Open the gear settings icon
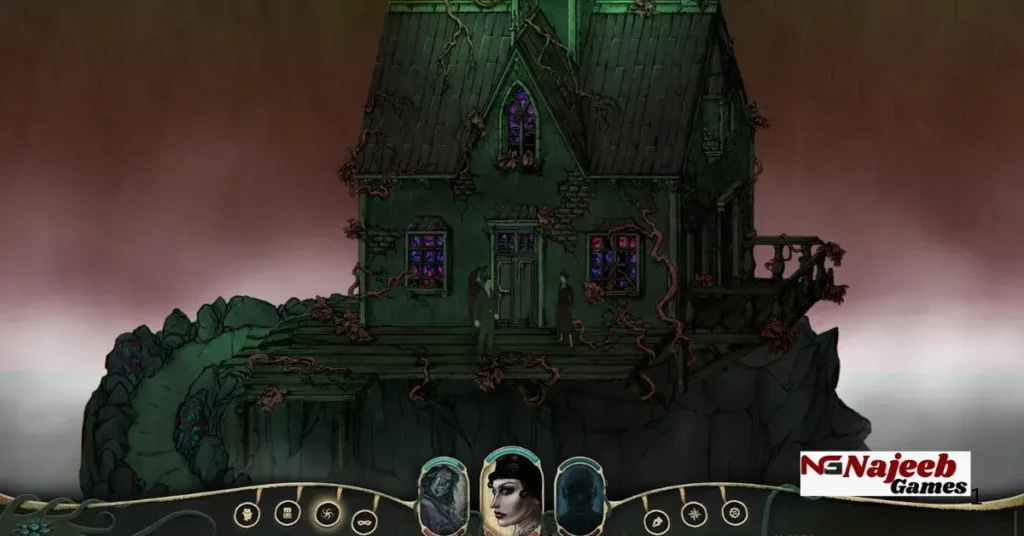This screenshot has height=536, width=1024. [x=734, y=512]
